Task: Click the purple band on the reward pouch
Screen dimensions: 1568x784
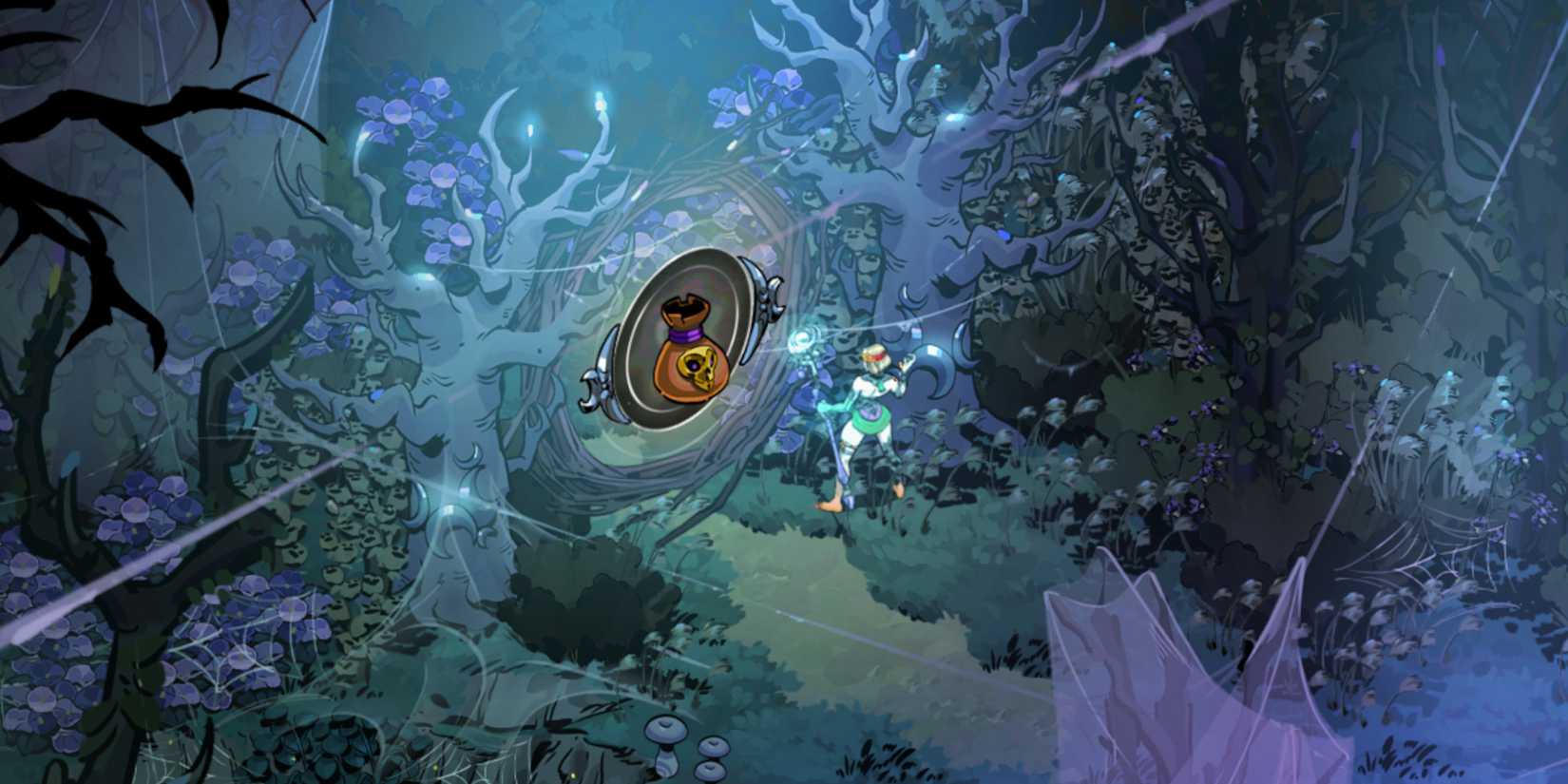Action: point(685,334)
